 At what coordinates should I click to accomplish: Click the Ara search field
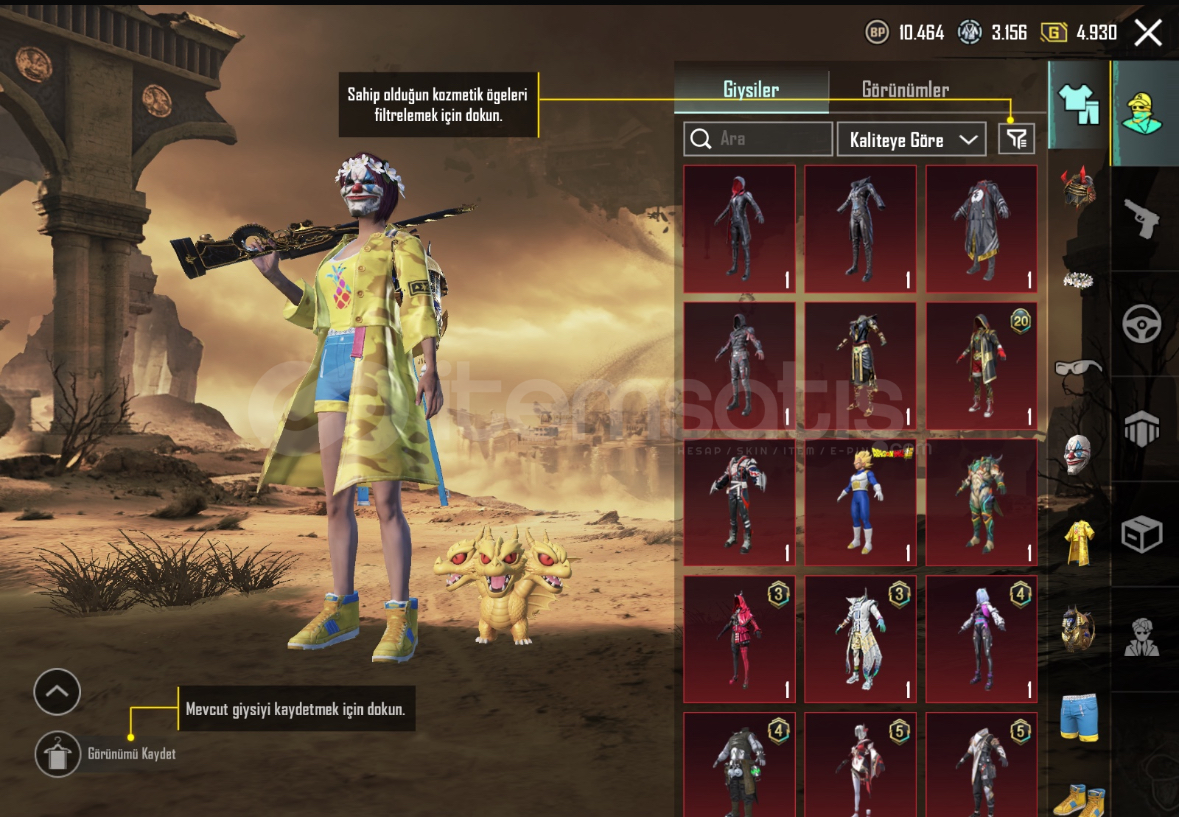coord(758,139)
